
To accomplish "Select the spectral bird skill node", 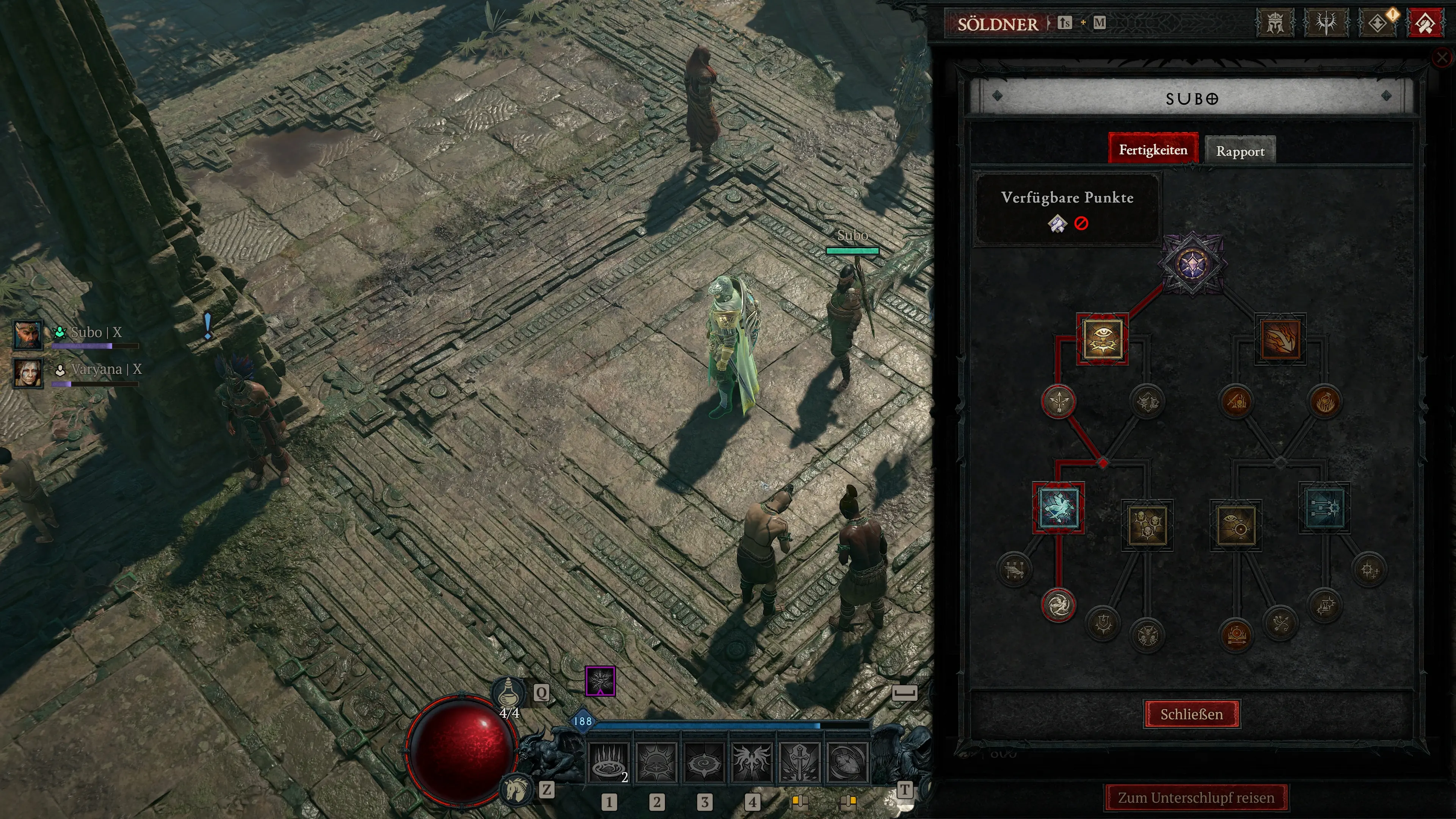I will (x=1058, y=508).
